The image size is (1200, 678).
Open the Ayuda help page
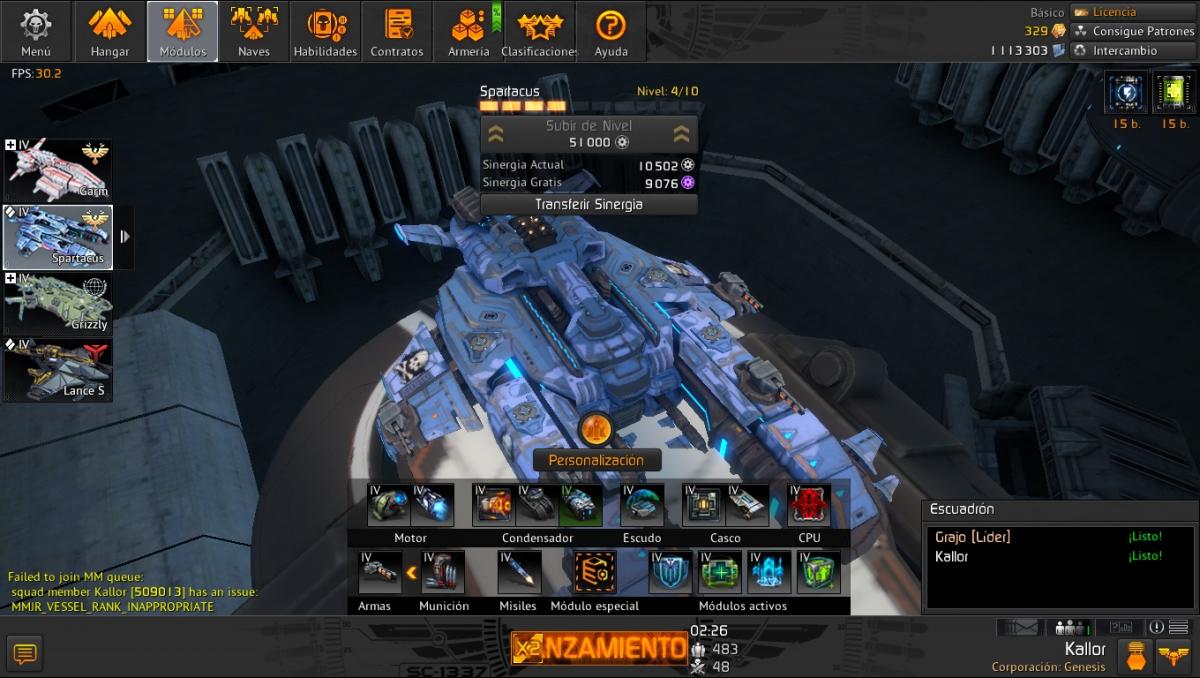(611, 31)
